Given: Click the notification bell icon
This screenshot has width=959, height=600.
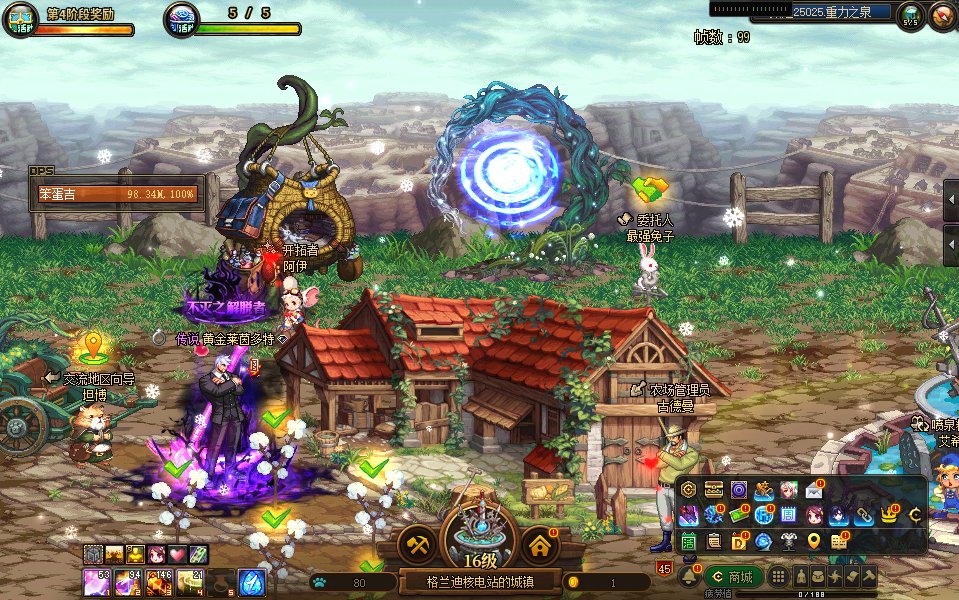Looking at the screenshot, I should coord(688,576).
